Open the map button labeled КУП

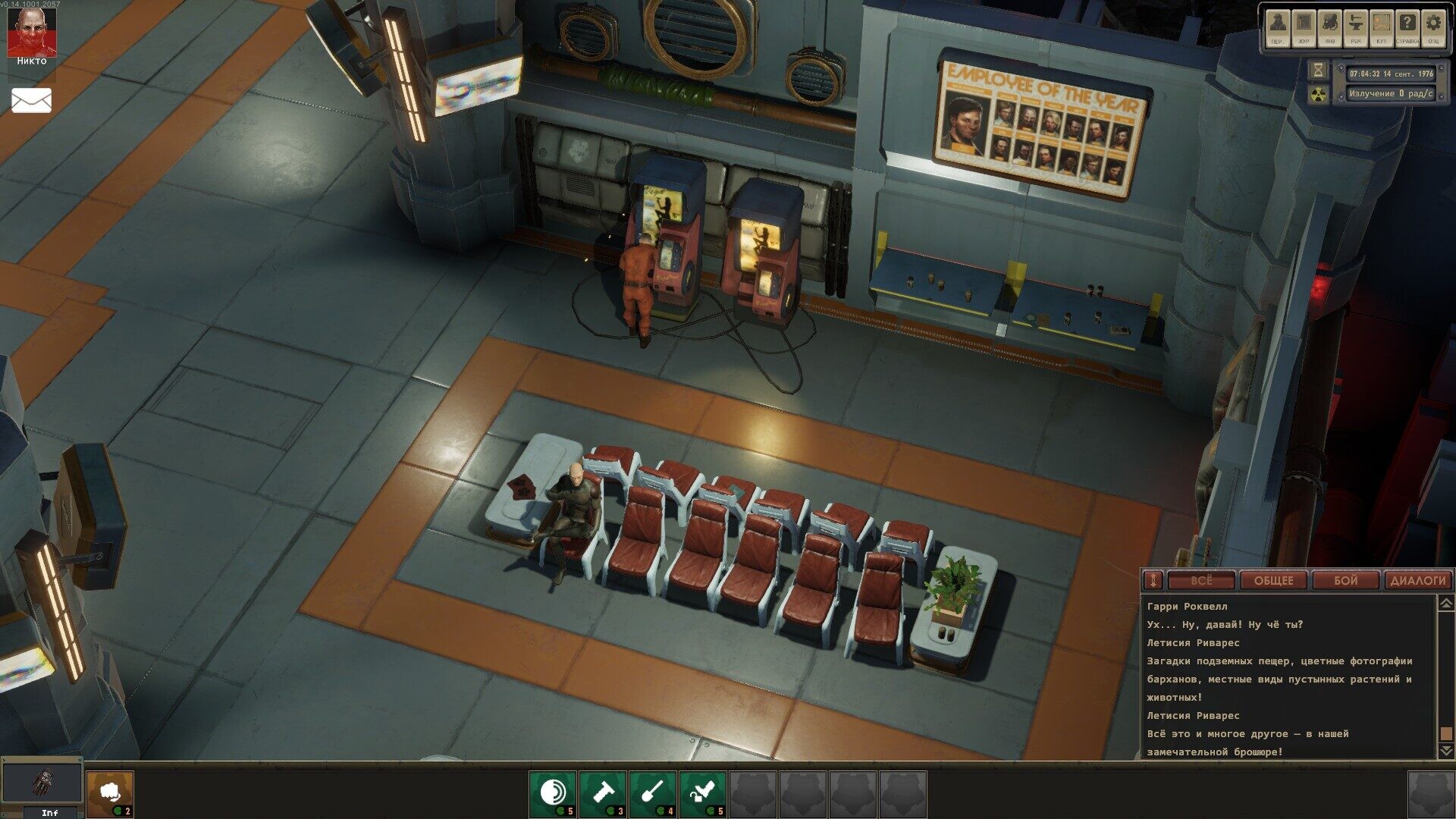(x=1381, y=27)
